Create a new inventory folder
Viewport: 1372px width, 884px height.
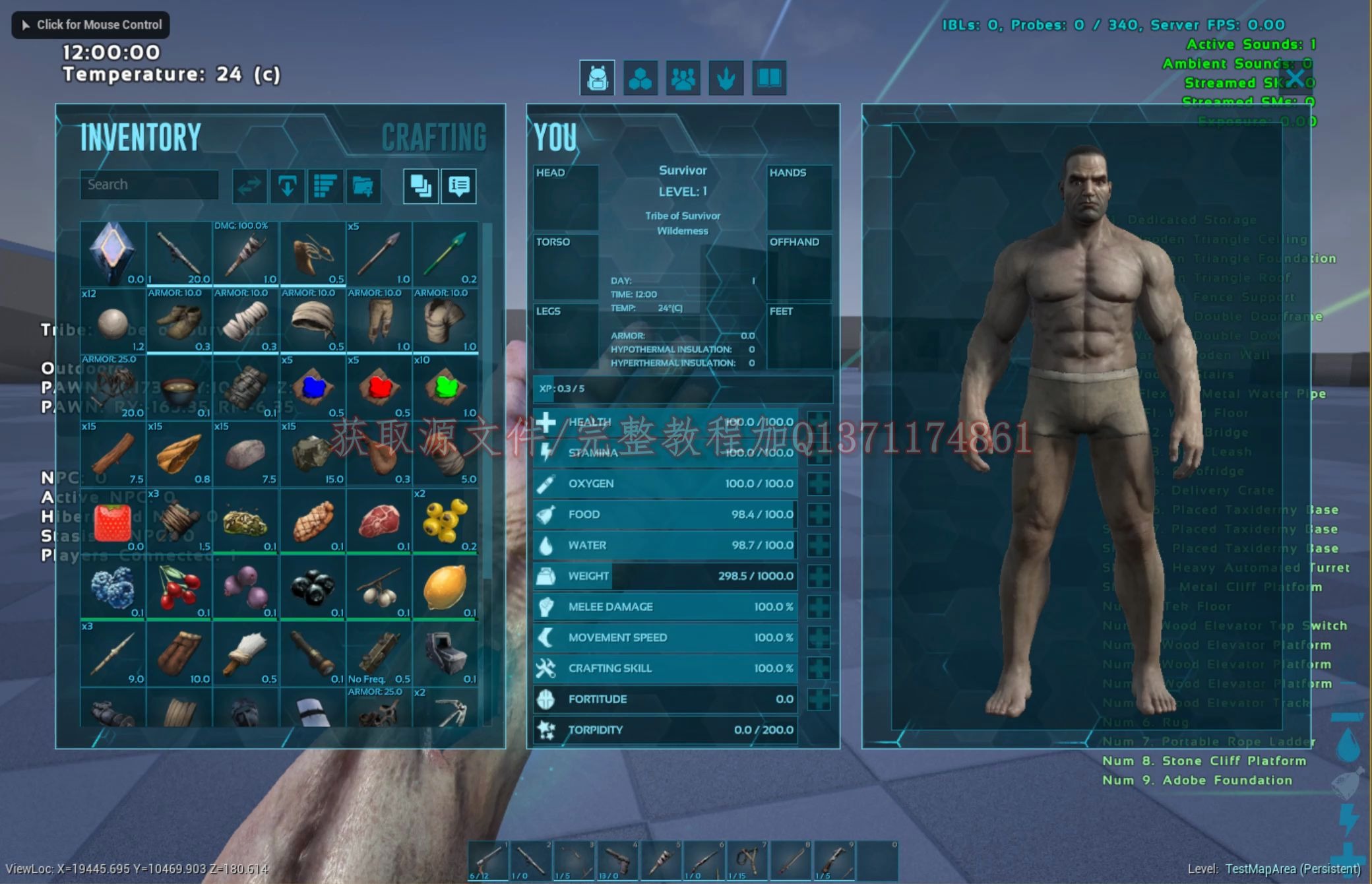(363, 185)
